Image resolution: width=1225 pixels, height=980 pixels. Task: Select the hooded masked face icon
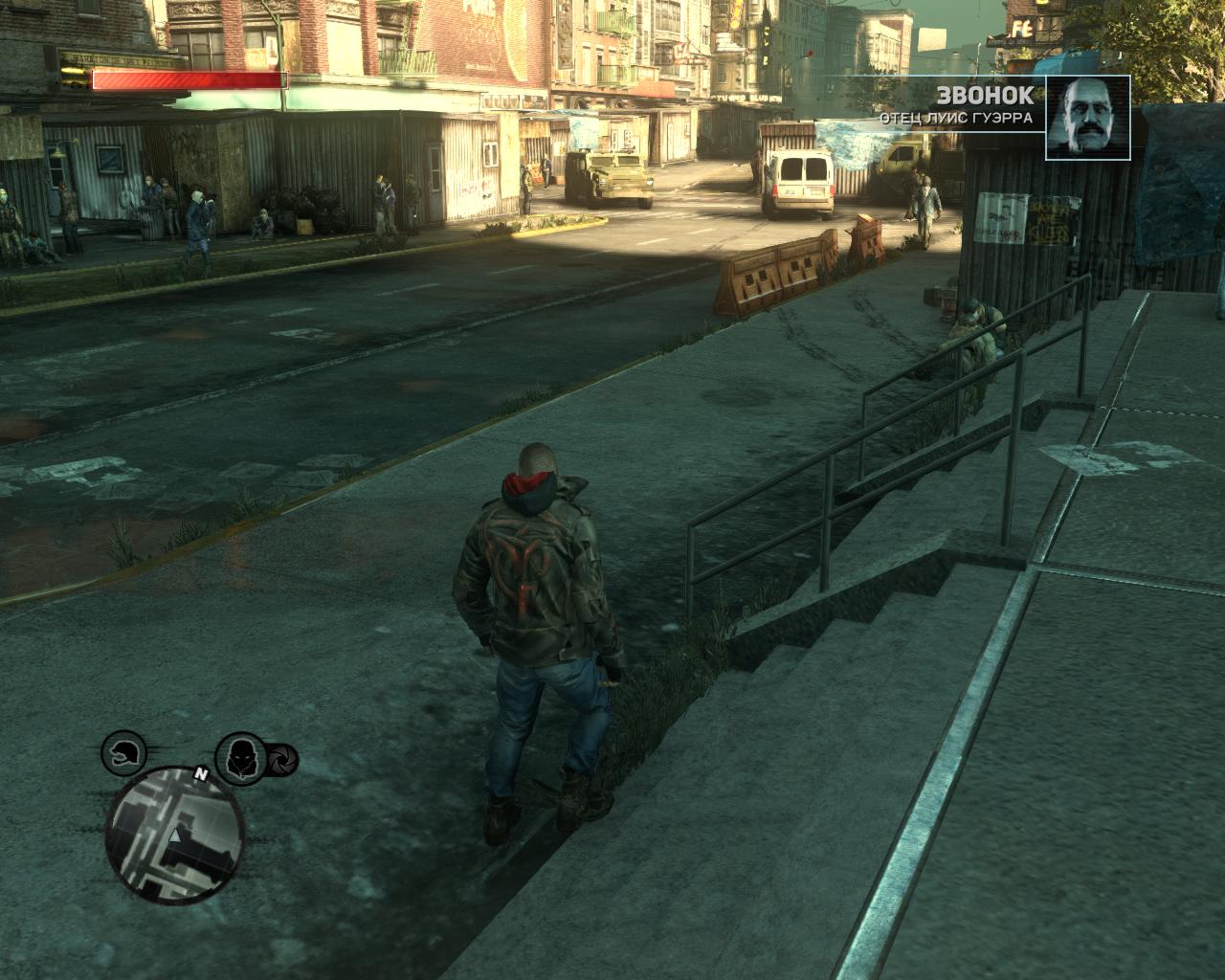[239, 756]
